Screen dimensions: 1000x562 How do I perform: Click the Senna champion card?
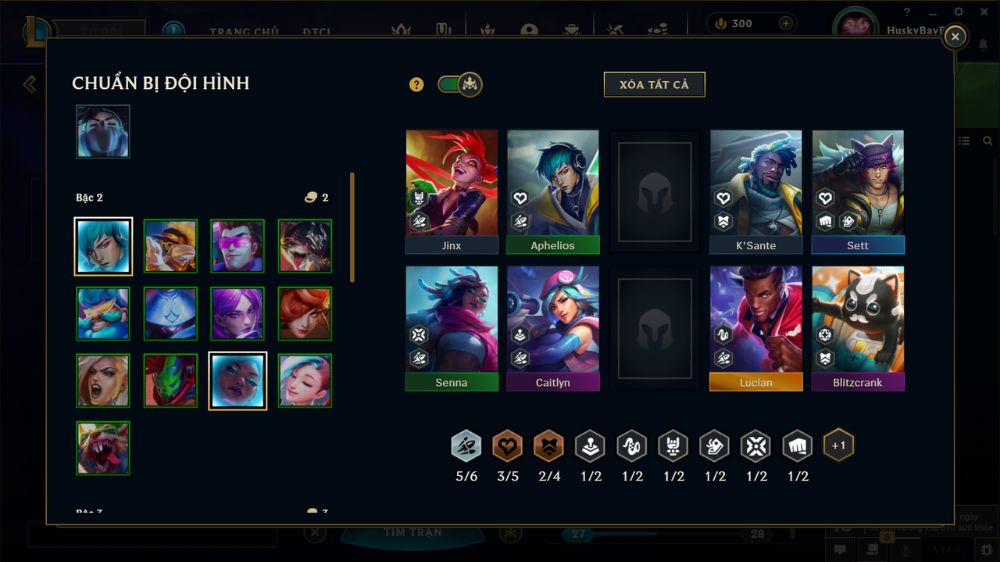coord(451,327)
